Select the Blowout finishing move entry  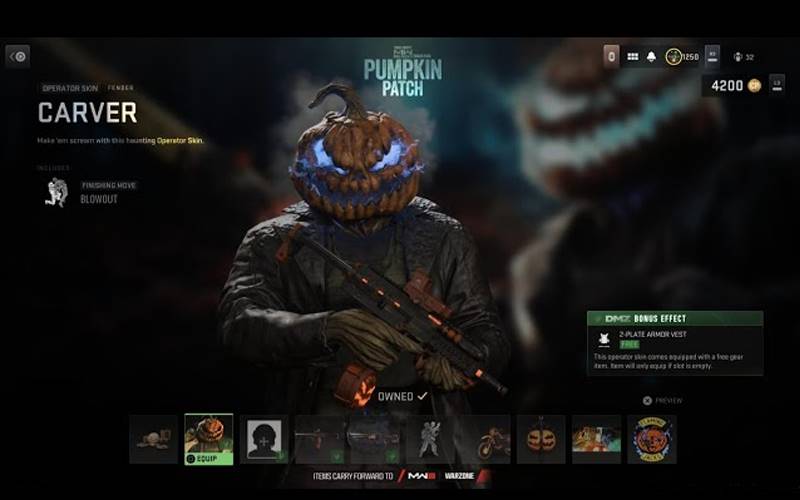tap(97, 199)
